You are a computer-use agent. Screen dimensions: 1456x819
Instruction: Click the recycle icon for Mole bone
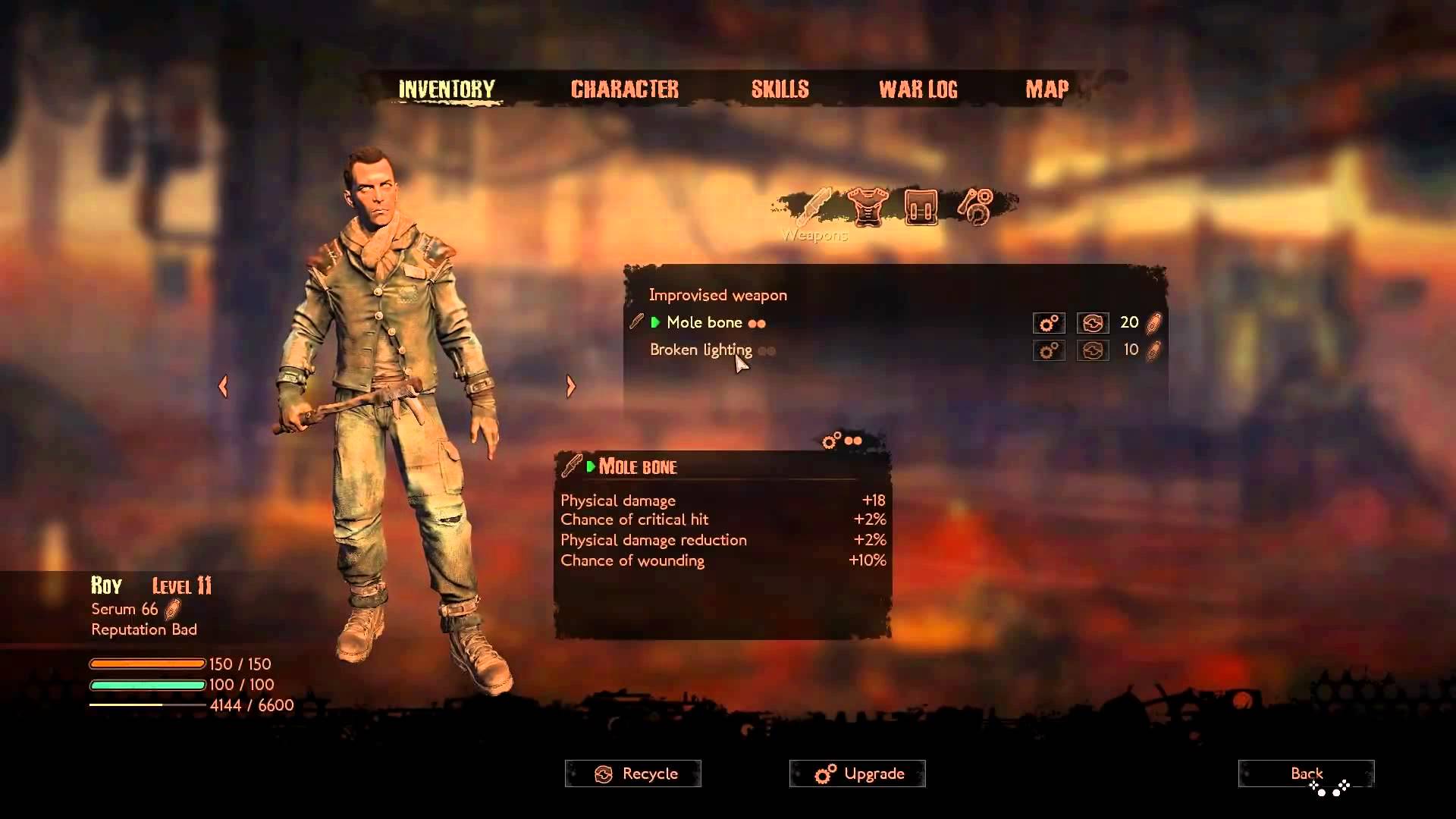click(1093, 324)
